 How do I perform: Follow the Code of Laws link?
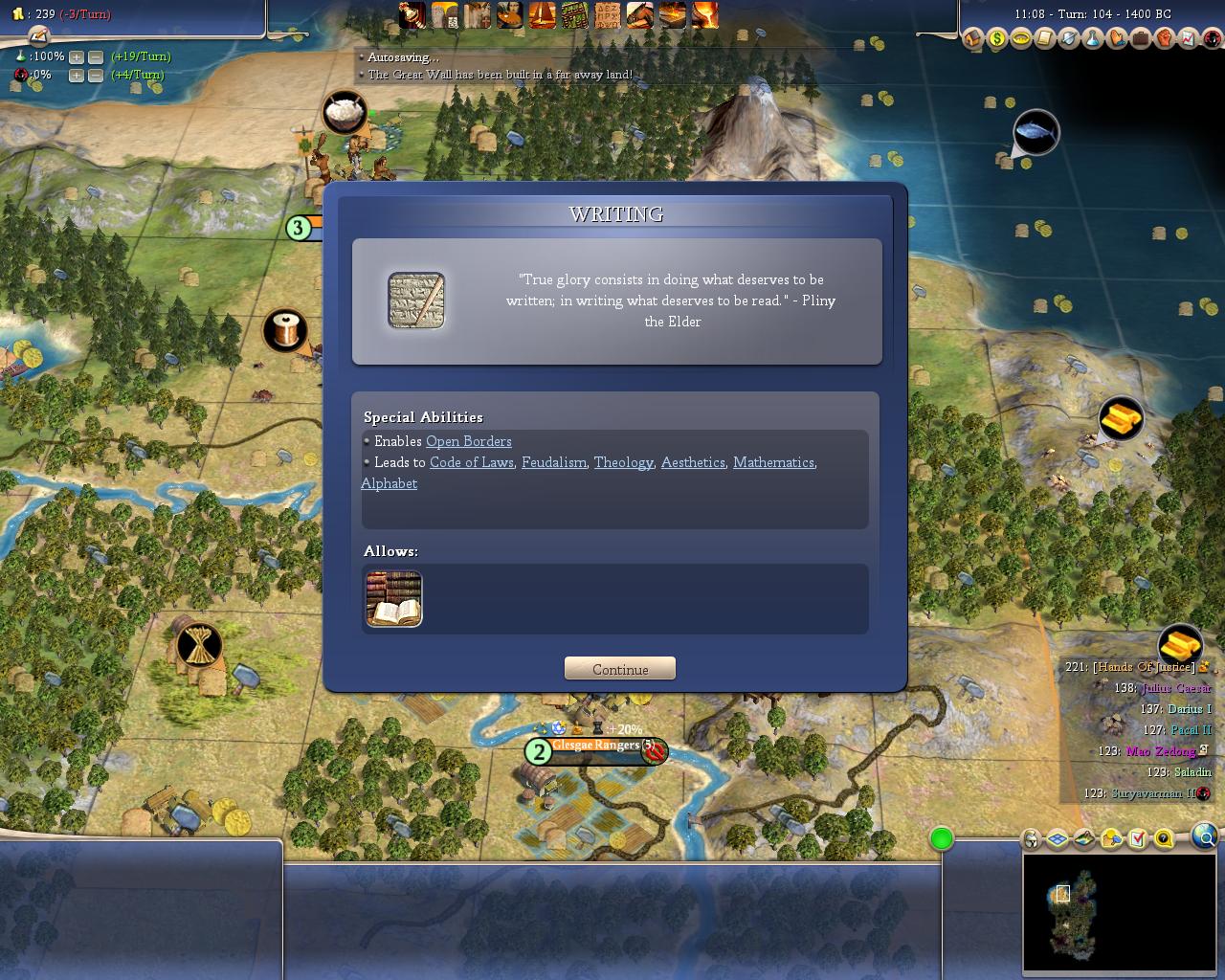click(x=472, y=462)
